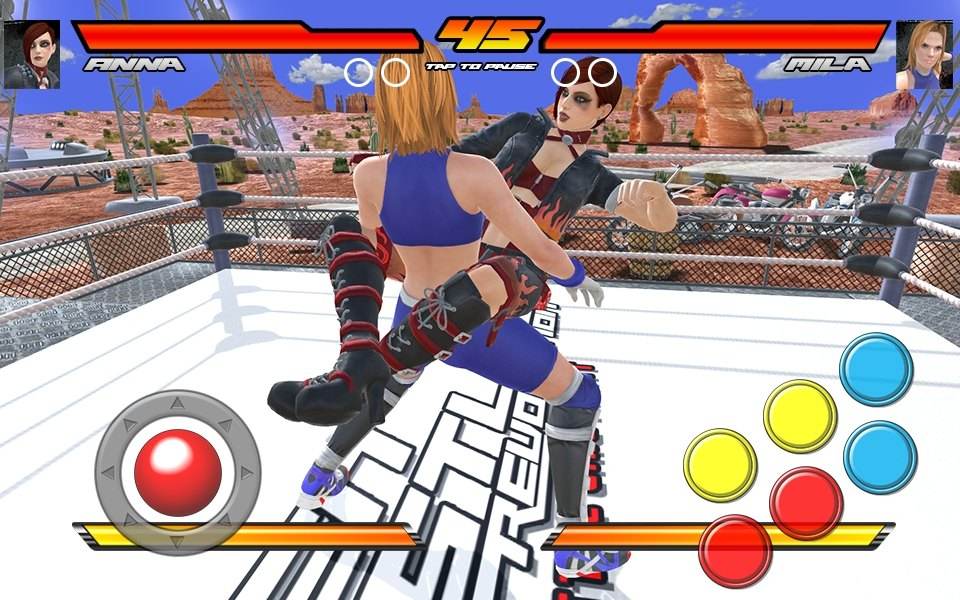Screen dimensions: 960x600
Task: Tap the right arrow on the joystick ring
Action: (x=246, y=472)
